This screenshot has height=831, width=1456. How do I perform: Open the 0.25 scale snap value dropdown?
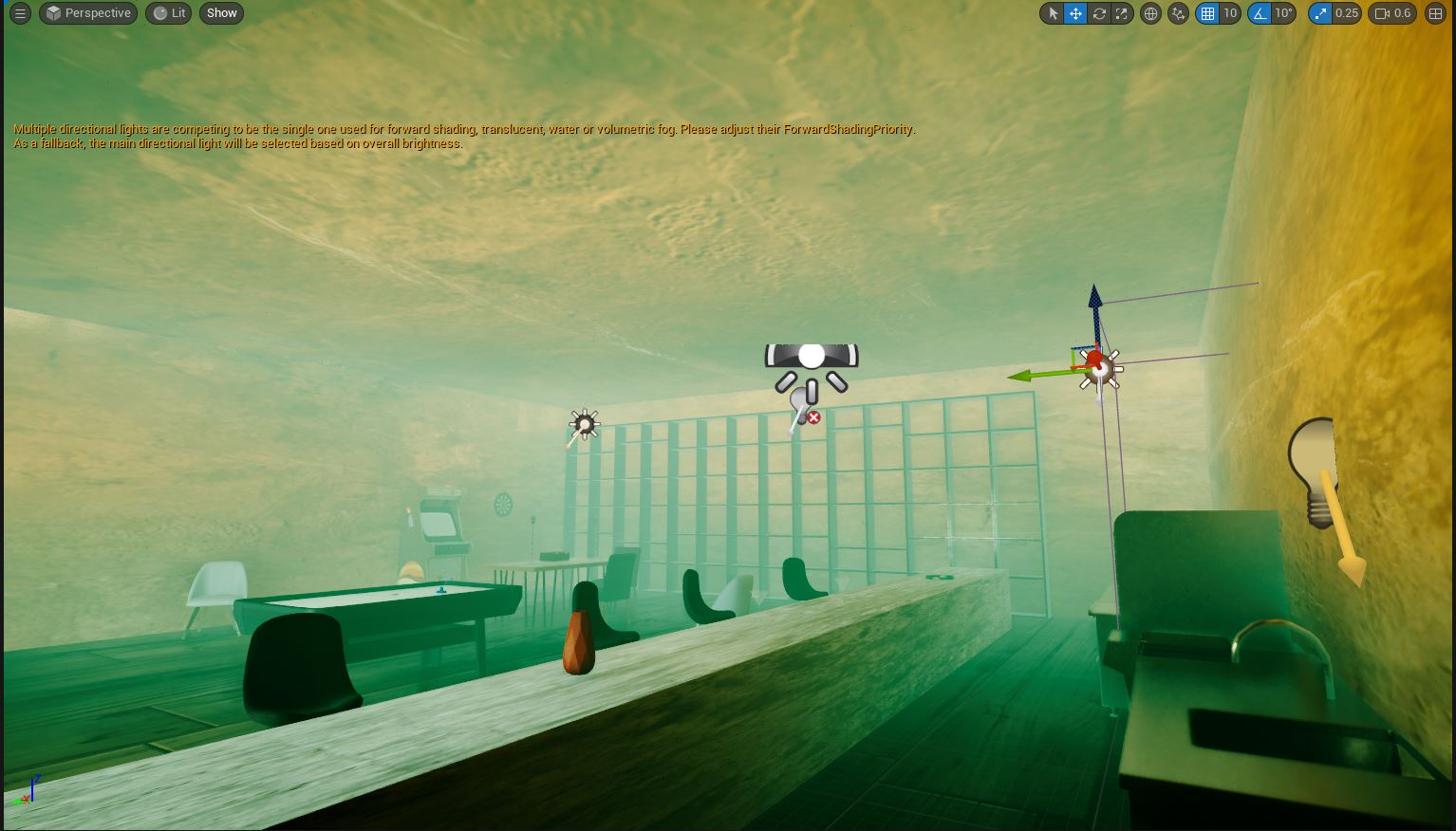[x=1347, y=13]
